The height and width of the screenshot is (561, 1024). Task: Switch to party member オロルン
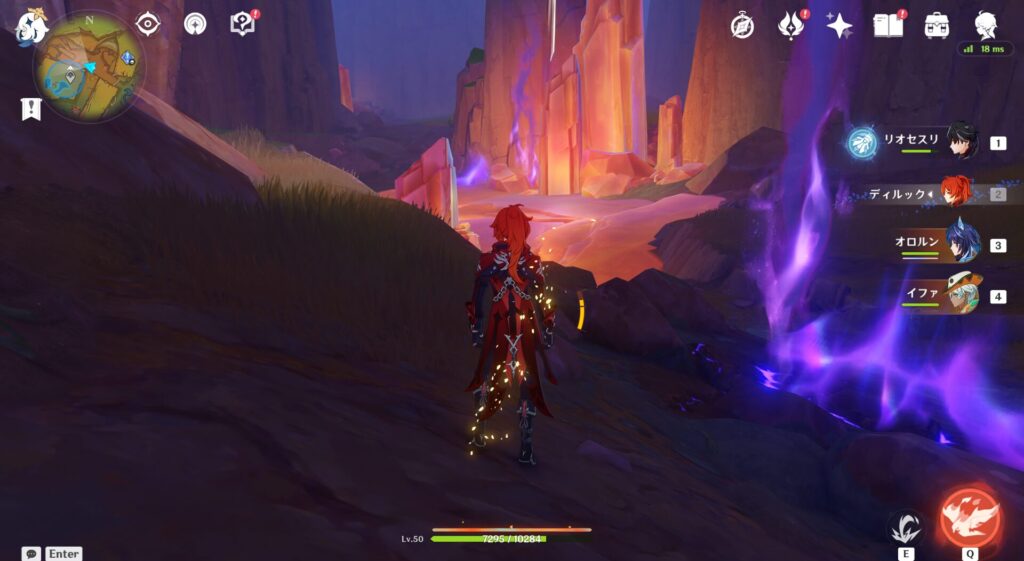[x=961, y=244]
